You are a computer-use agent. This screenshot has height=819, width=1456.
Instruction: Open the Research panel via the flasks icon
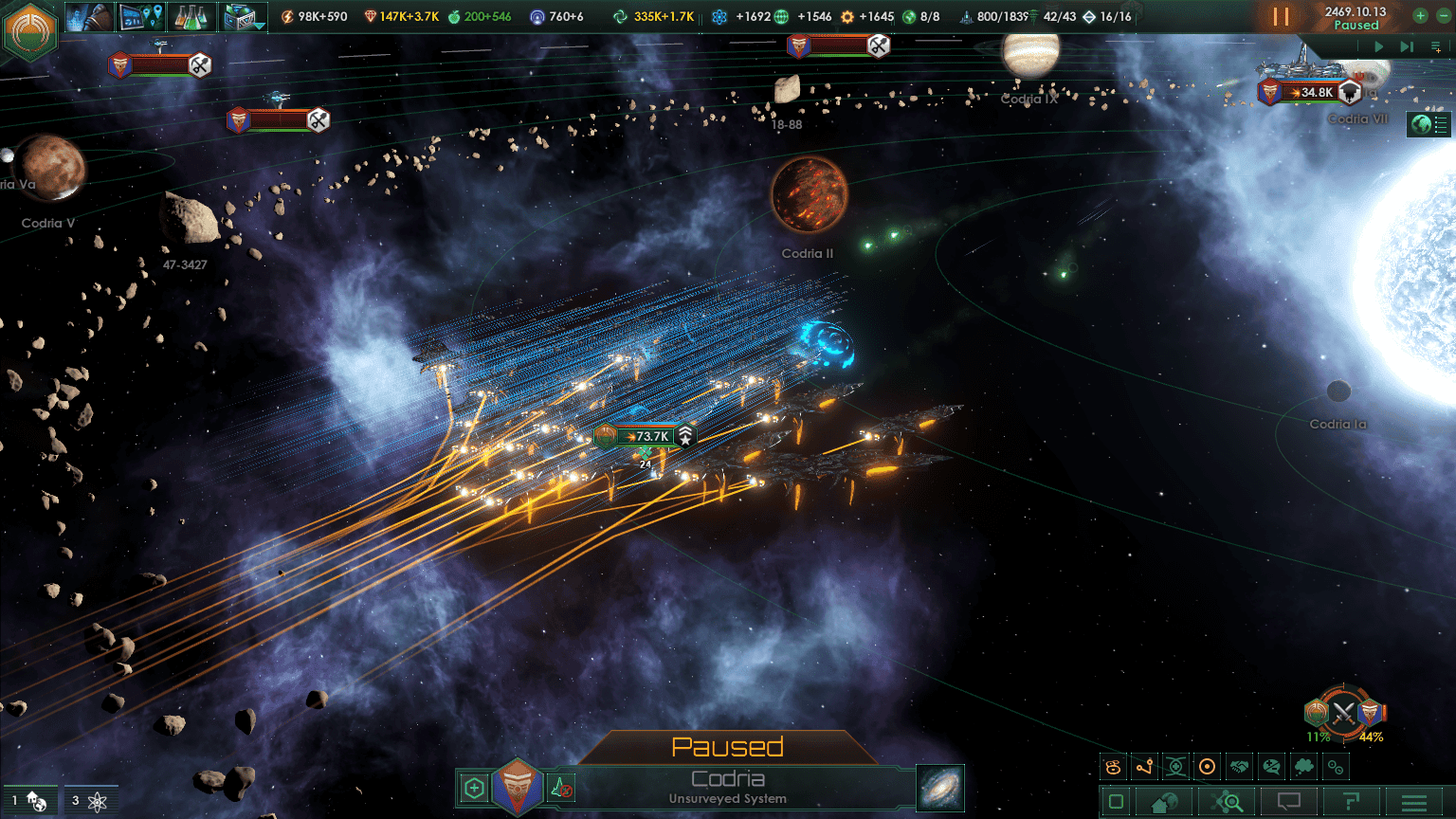pos(192,16)
